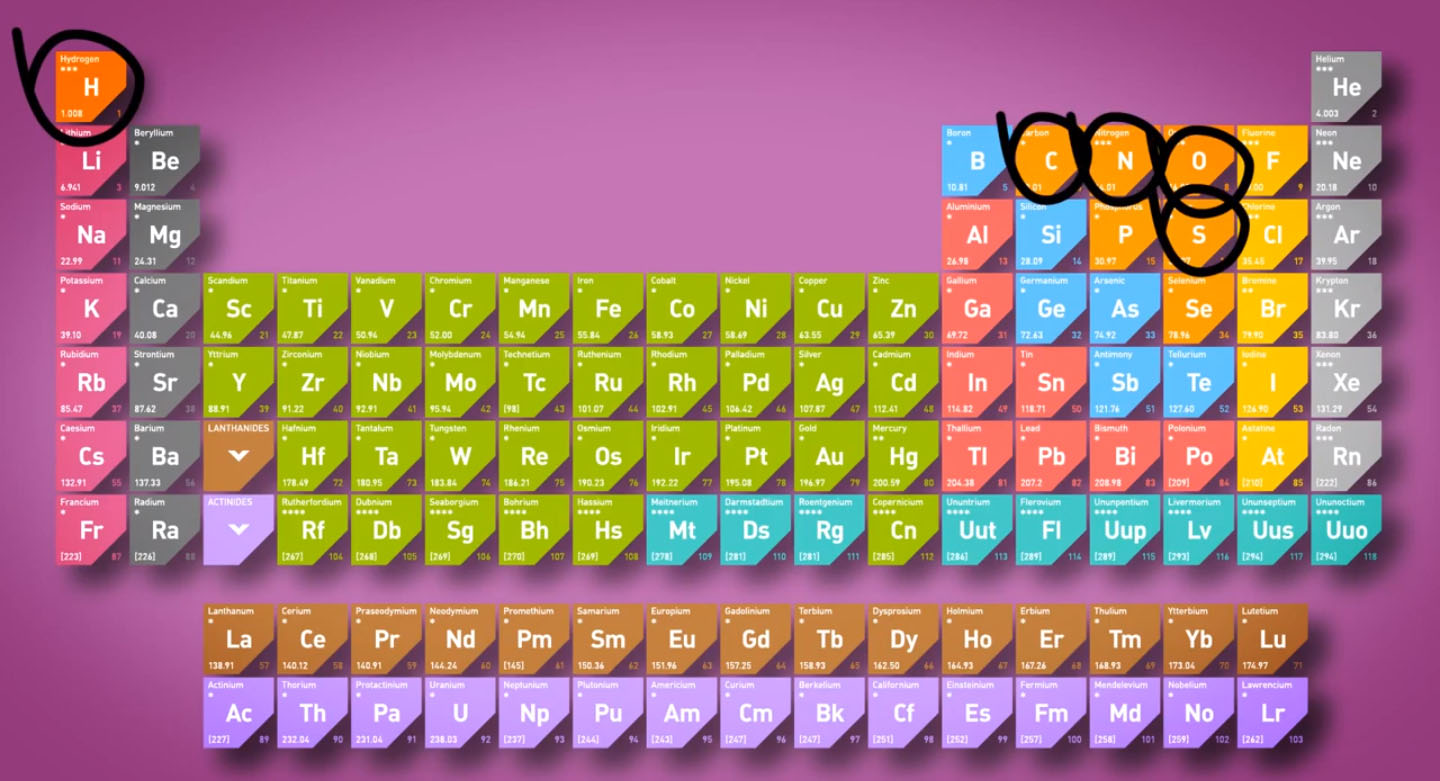1440x781 pixels.
Task: Select the Sodium (Na) tile
Action: click(91, 235)
